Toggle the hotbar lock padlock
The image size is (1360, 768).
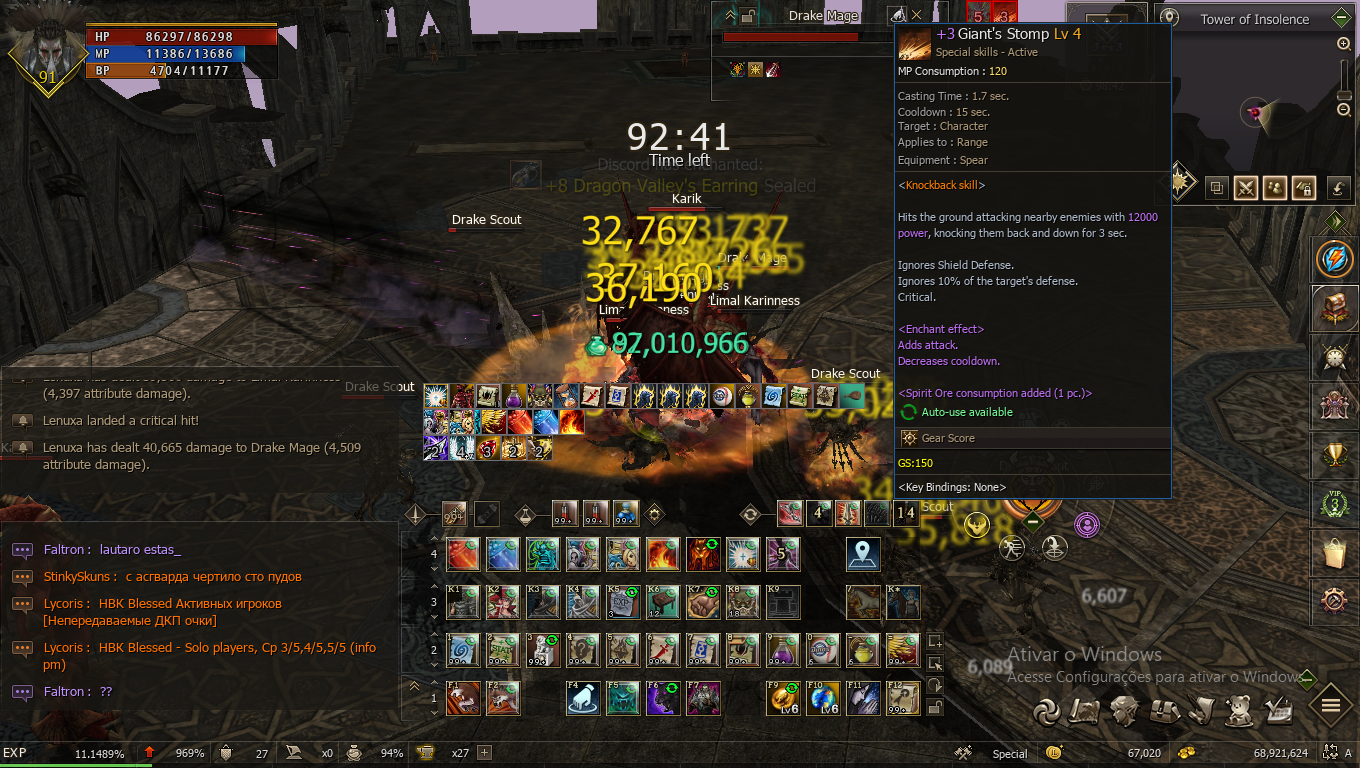[935, 708]
